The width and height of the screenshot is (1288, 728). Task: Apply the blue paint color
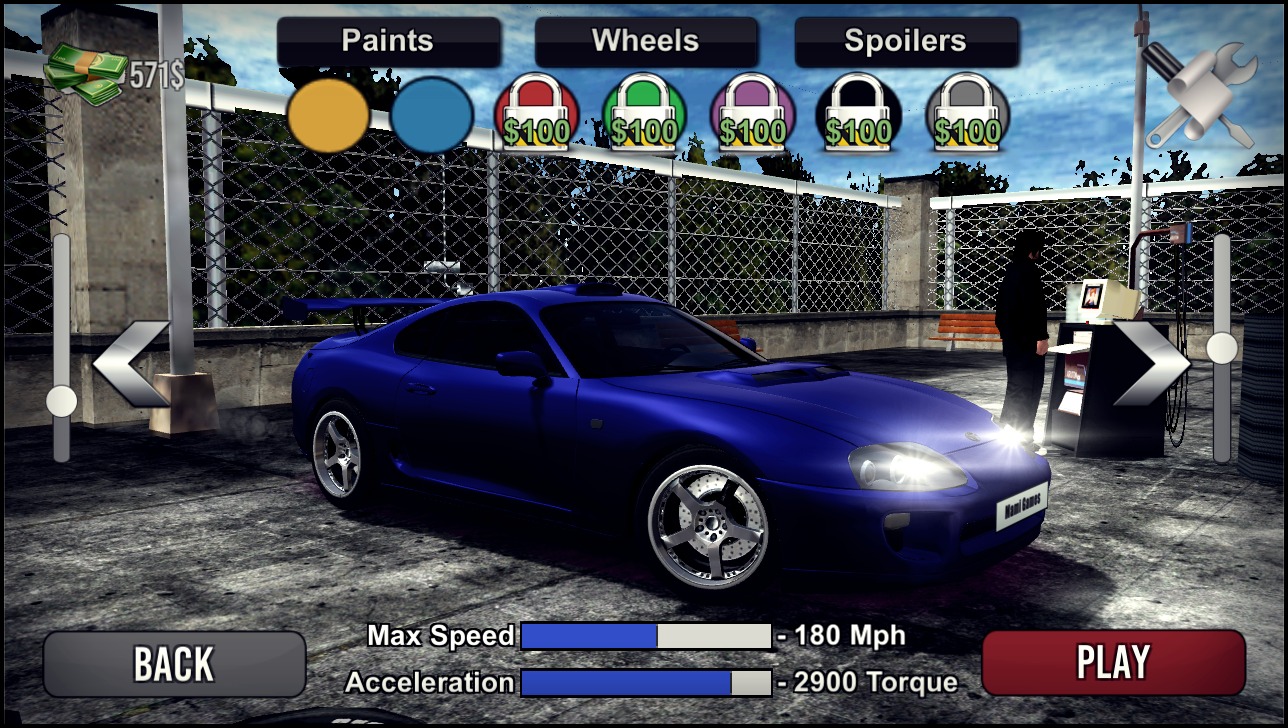tap(433, 117)
